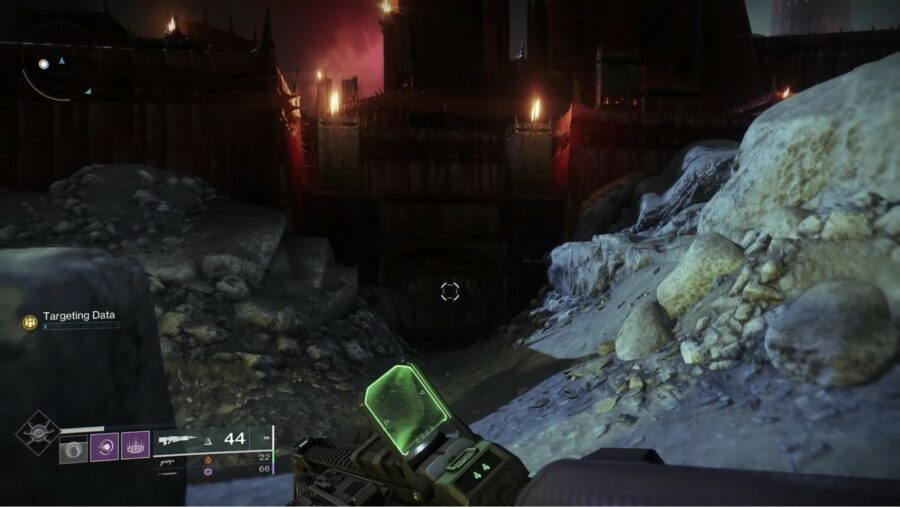Click the yellow Targeting Data objective icon
Screen dimensions: 900x507
pyautogui.click(x=30, y=321)
